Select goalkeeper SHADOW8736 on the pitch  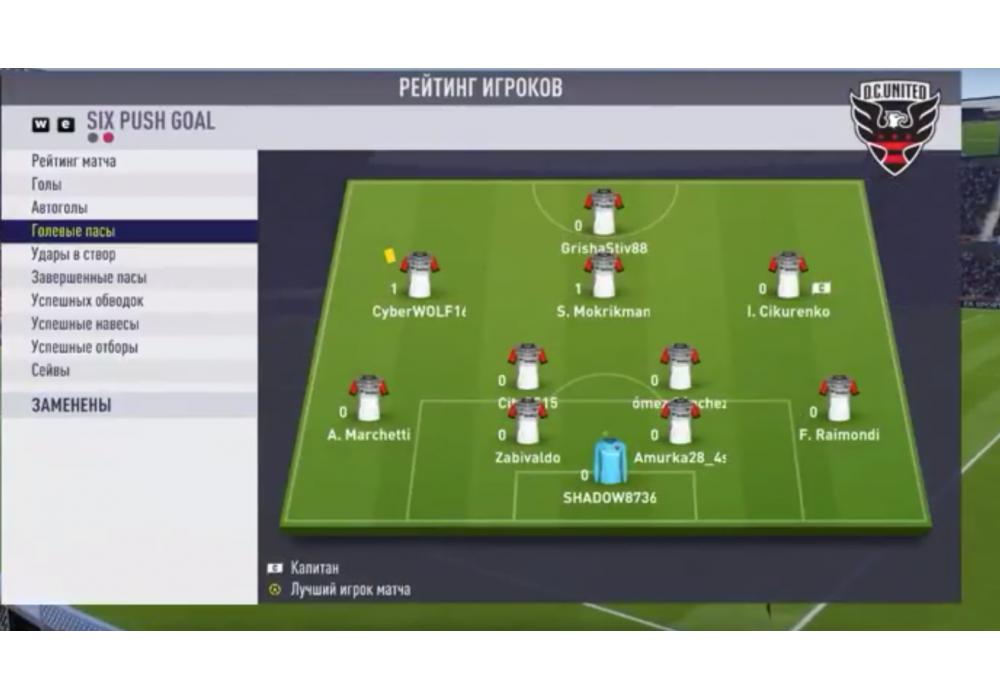608,465
